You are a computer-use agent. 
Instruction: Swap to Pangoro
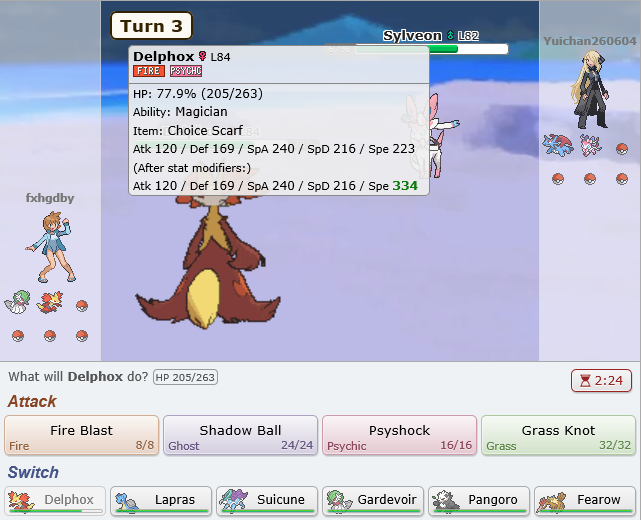[x=479, y=500]
